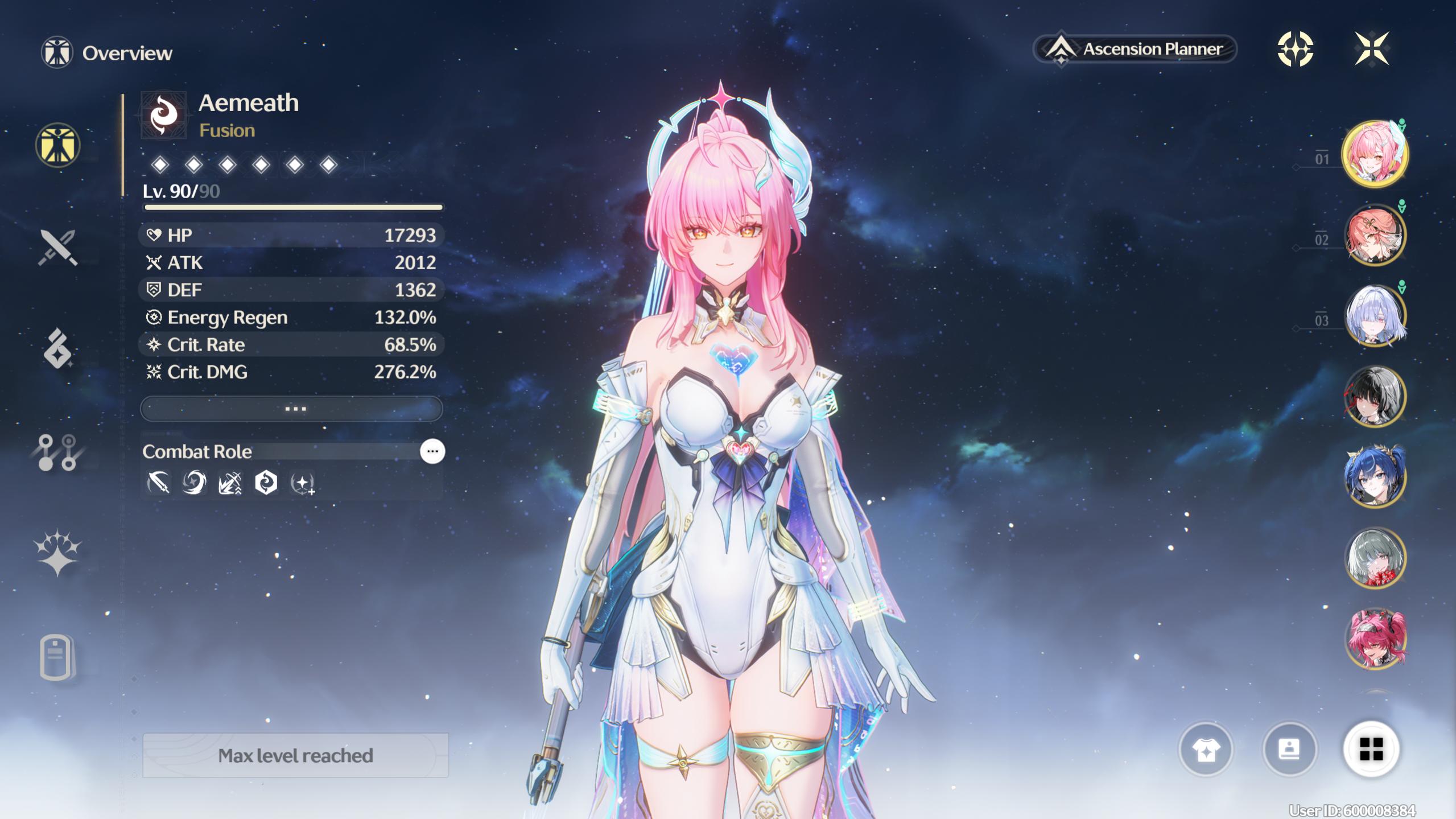1456x819 pixels.
Task: Expand the full stats list with the ellipsis bar
Action: 291,409
